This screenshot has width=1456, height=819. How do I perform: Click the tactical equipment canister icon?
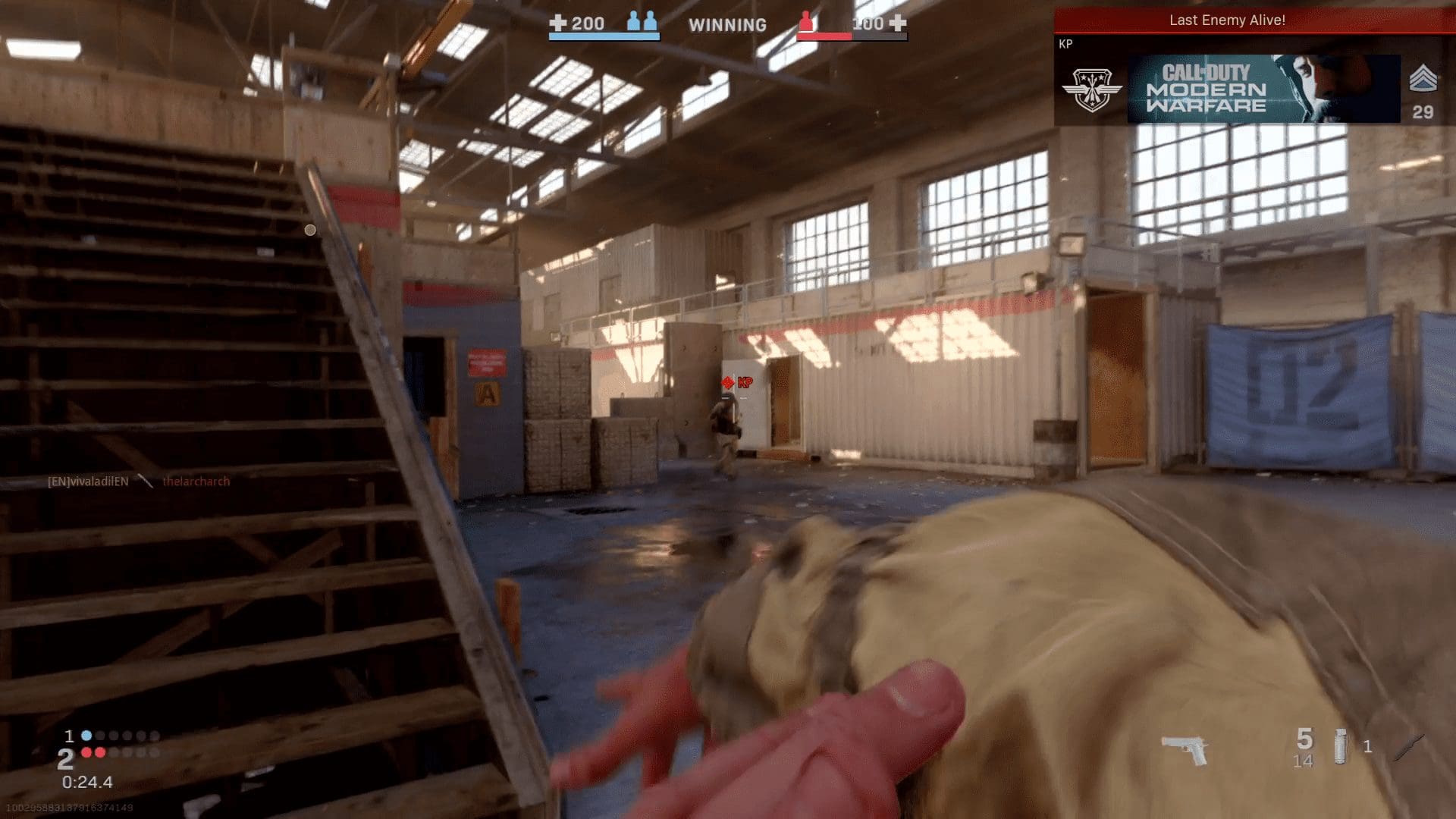point(1340,746)
